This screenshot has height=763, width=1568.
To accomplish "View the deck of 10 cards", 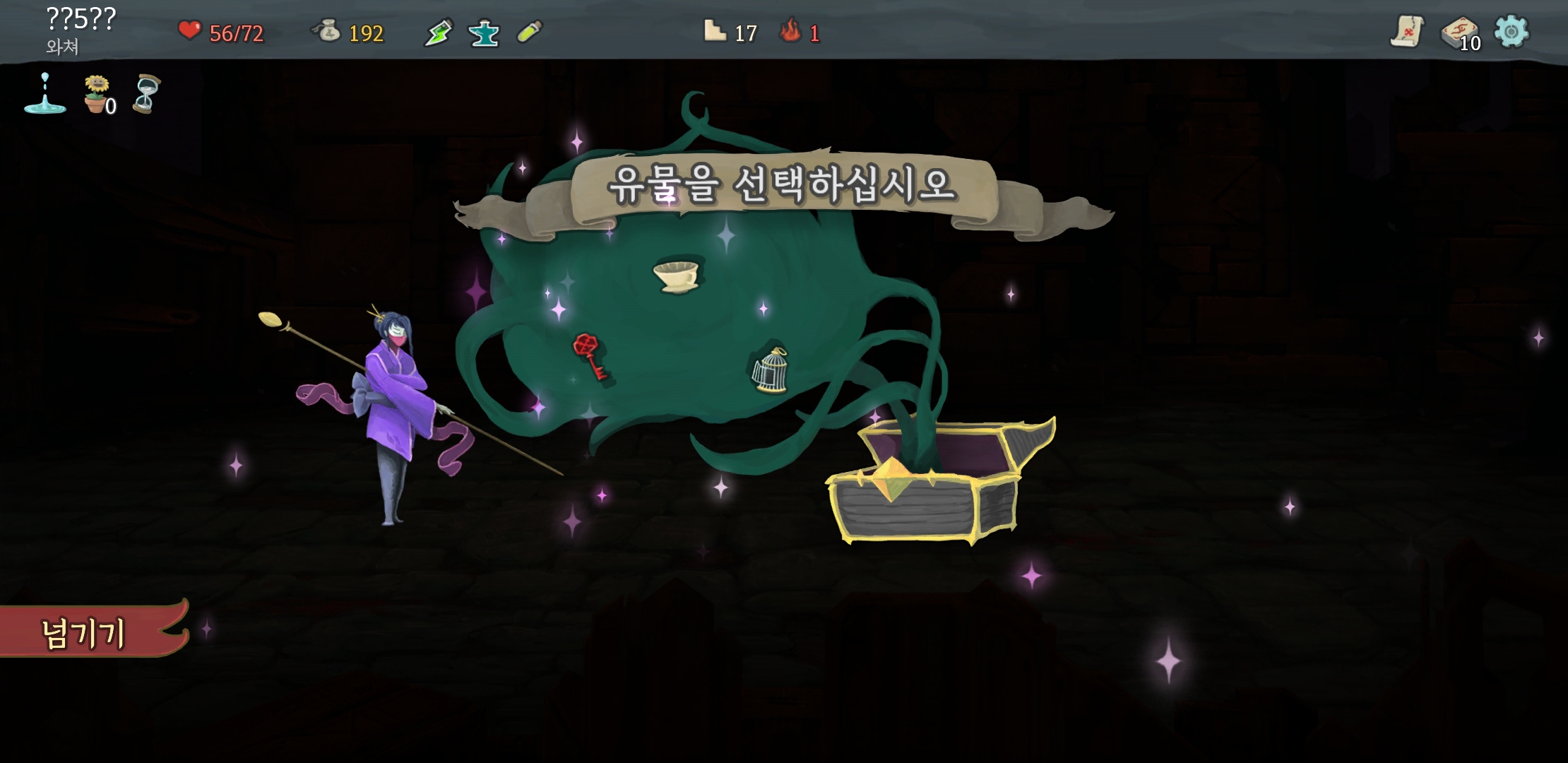I will coord(1459,33).
